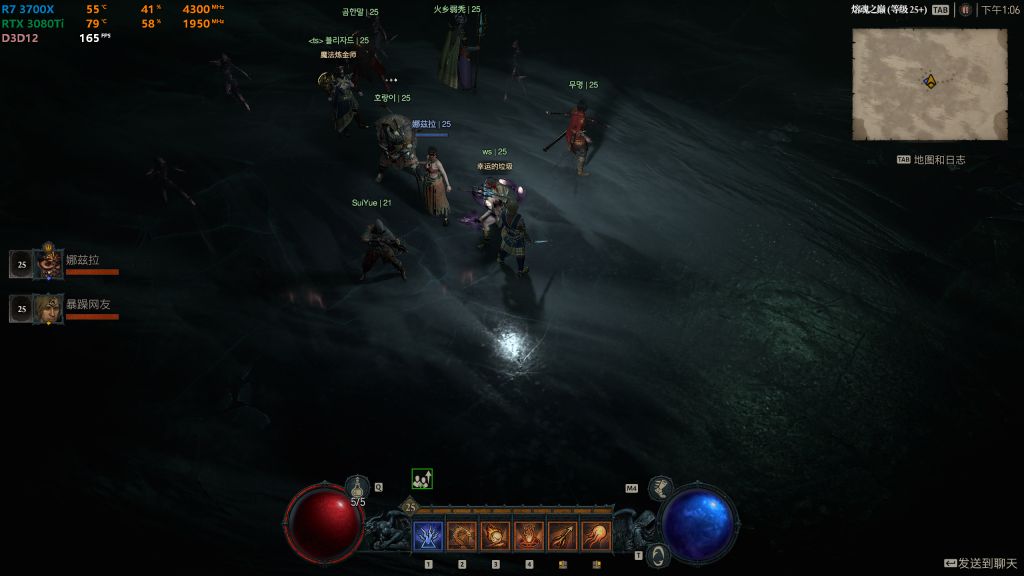The image size is (1024, 576).
Task: Click the red alert icon beside the clock
Action: (x=965, y=10)
